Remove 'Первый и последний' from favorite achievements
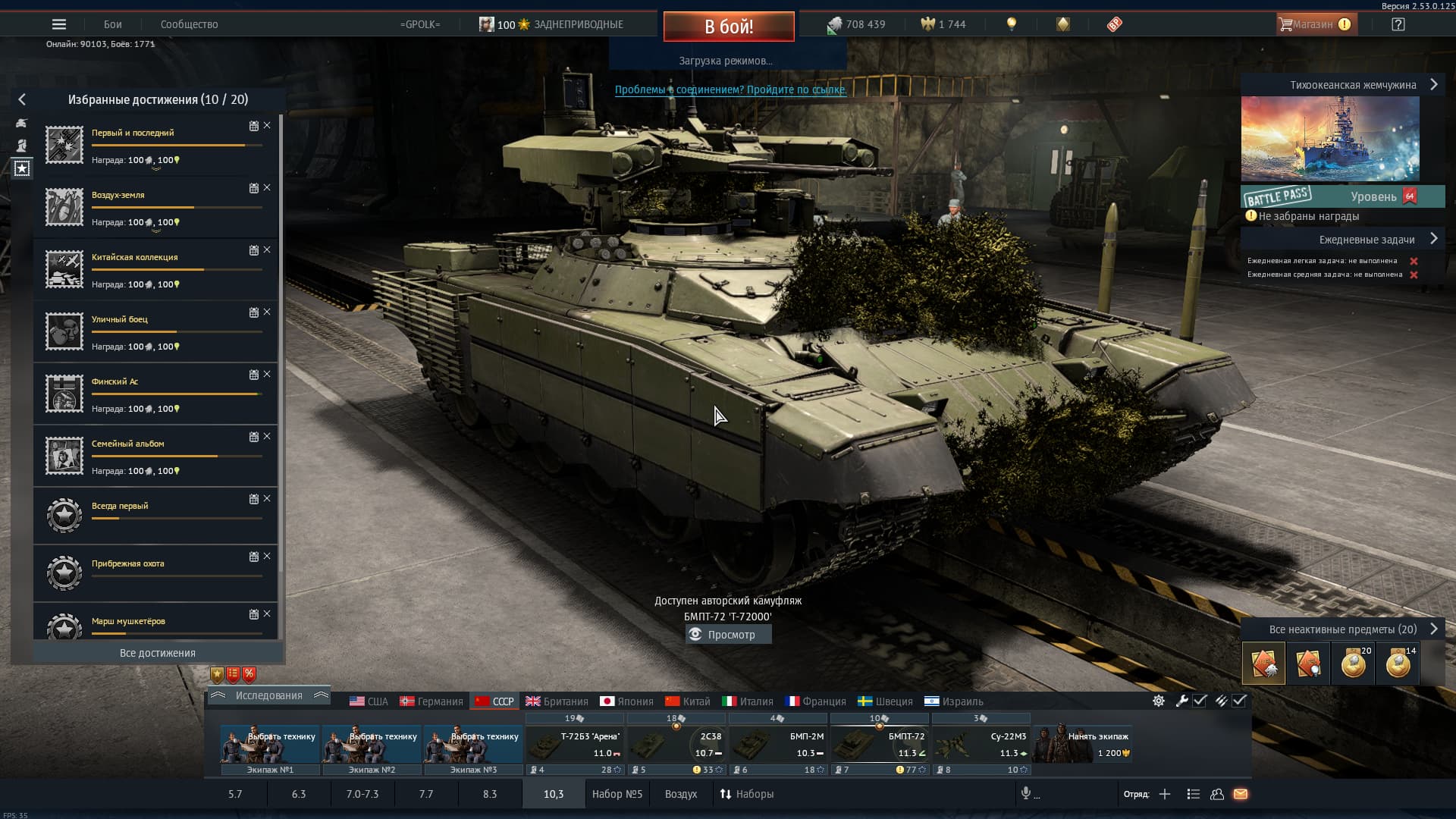The height and width of the screenshot is (819, 1456). click(x=267, y=126)
